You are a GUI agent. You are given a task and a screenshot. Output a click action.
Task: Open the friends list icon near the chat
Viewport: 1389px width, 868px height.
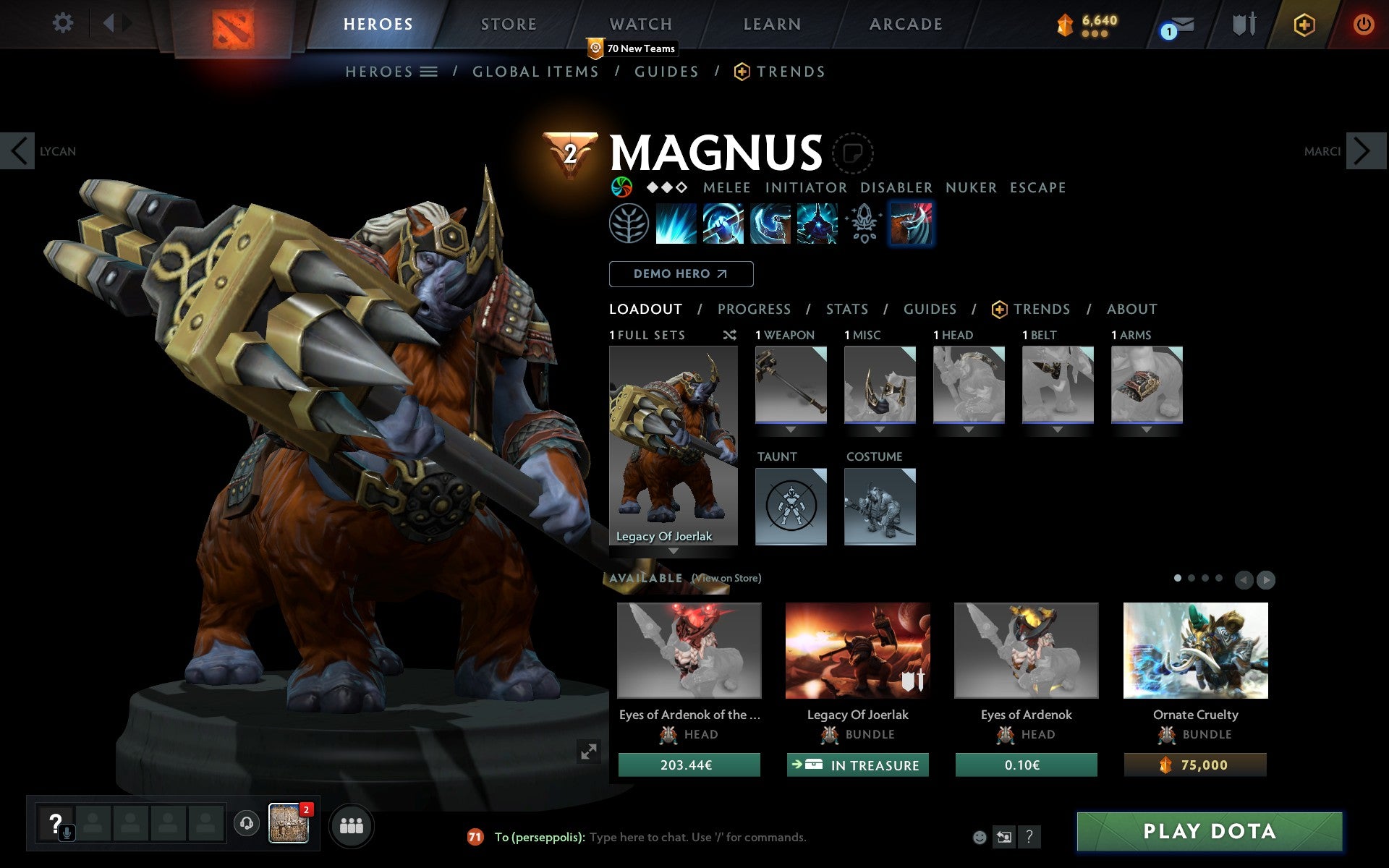352,825
